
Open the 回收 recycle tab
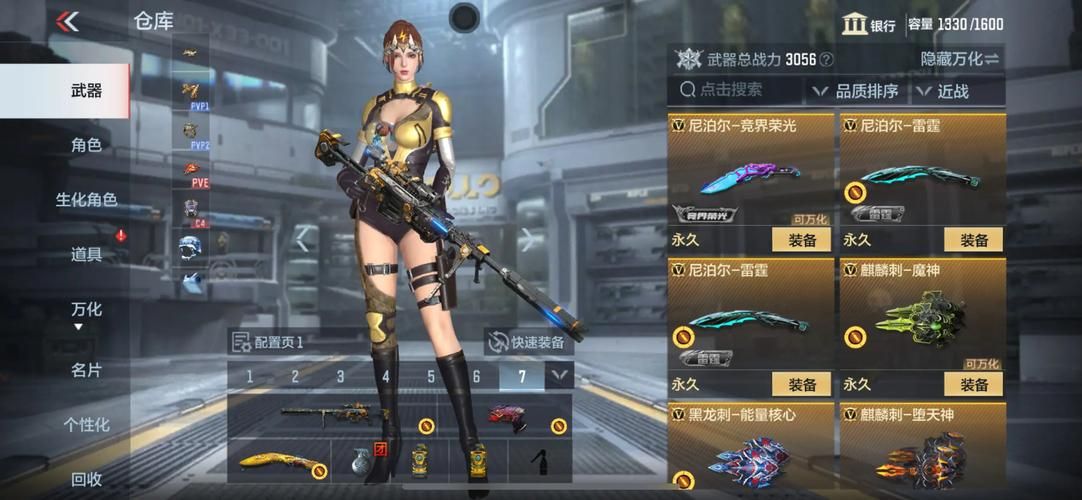pyautogui.click(x=86, y=480)
